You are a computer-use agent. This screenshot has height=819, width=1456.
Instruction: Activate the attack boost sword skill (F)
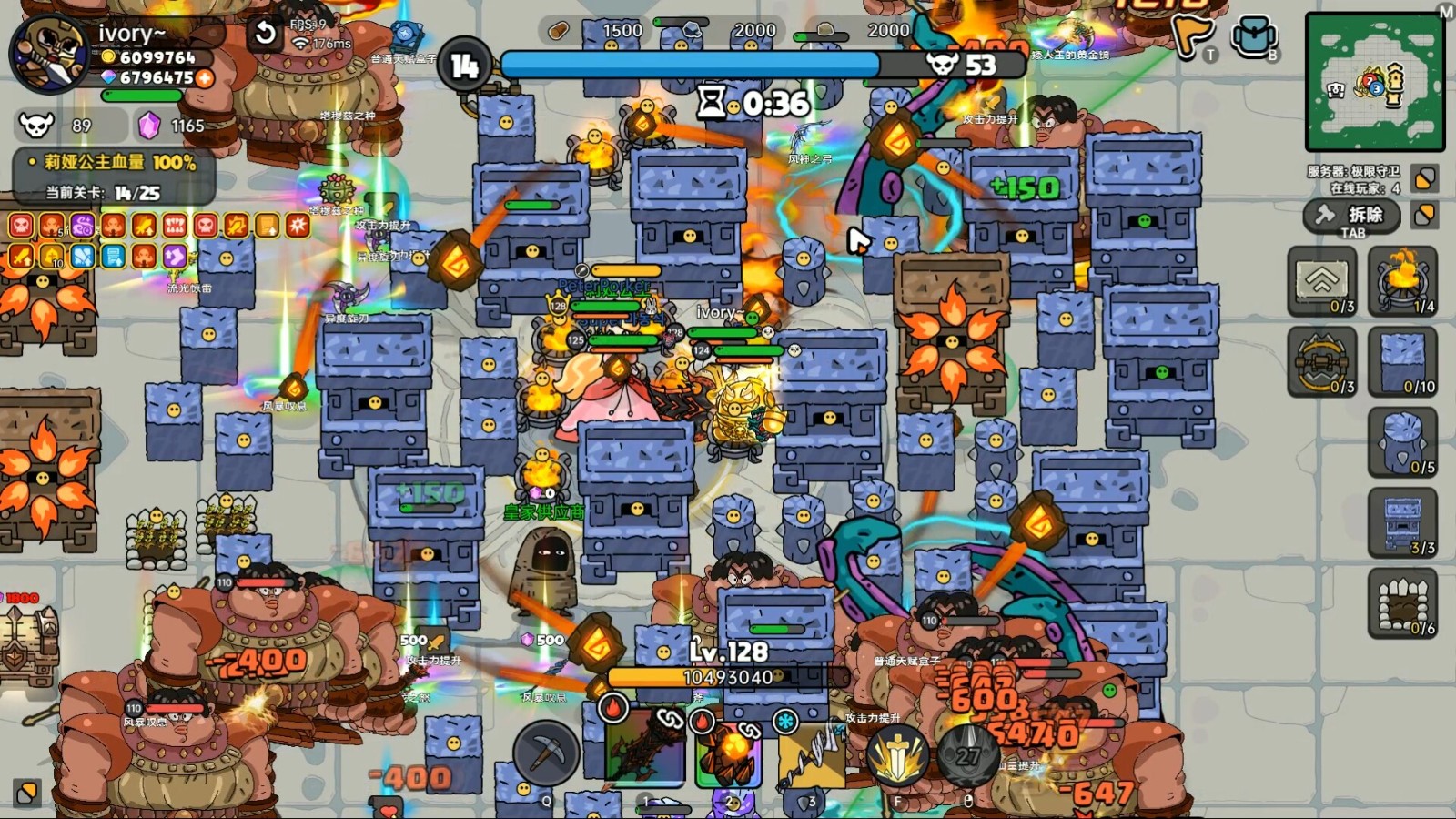896,753
